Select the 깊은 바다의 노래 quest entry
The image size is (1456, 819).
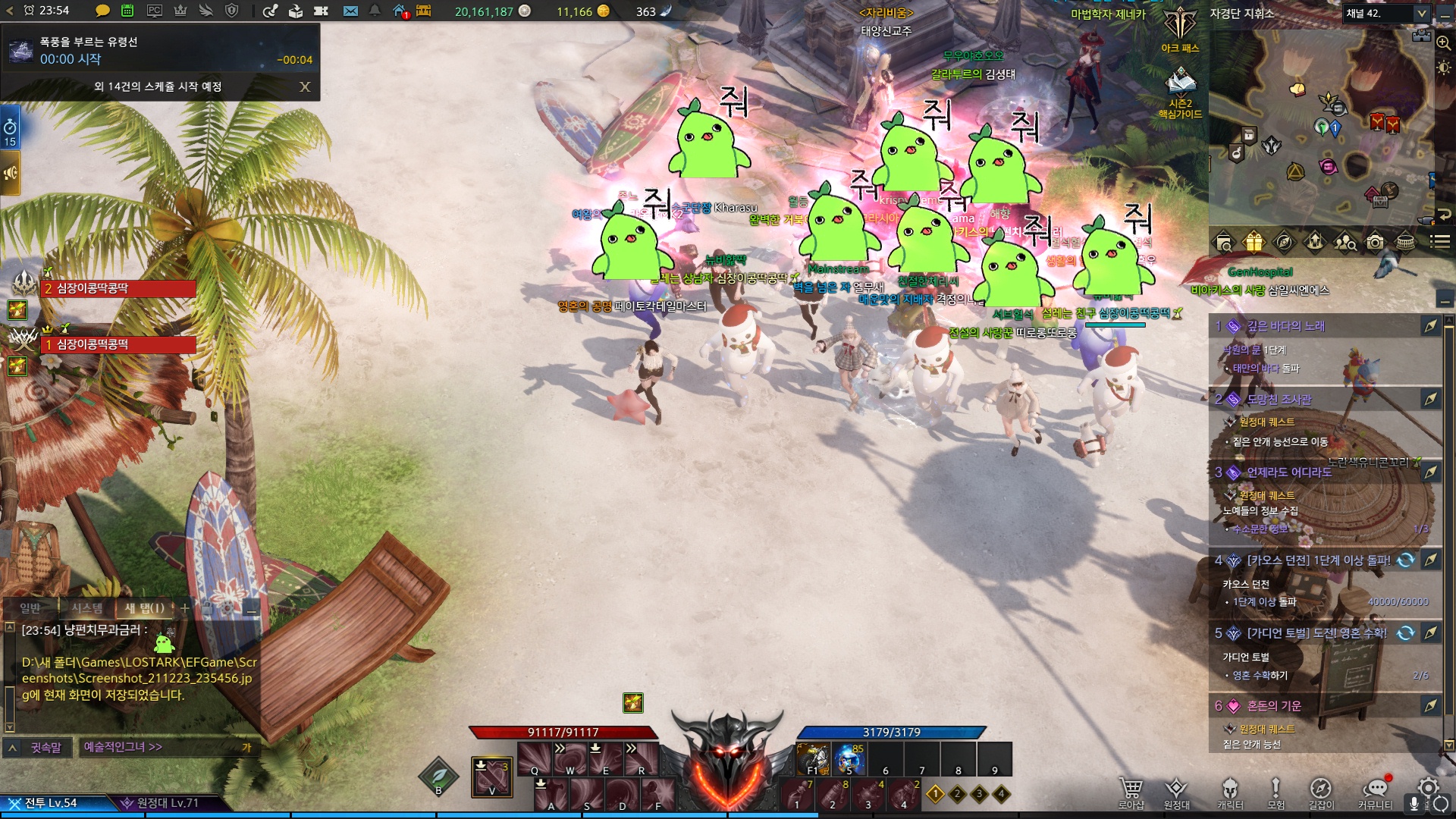(1286, 326)
